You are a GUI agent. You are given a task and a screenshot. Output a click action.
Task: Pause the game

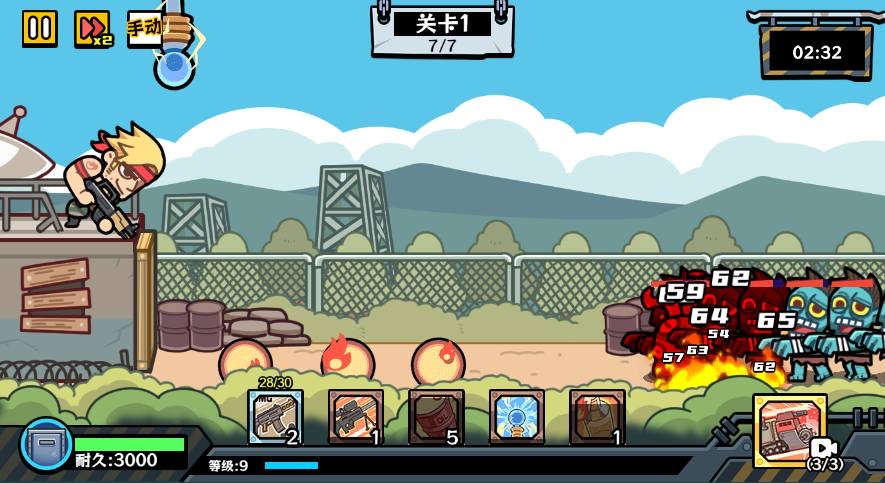coord(40,28)
